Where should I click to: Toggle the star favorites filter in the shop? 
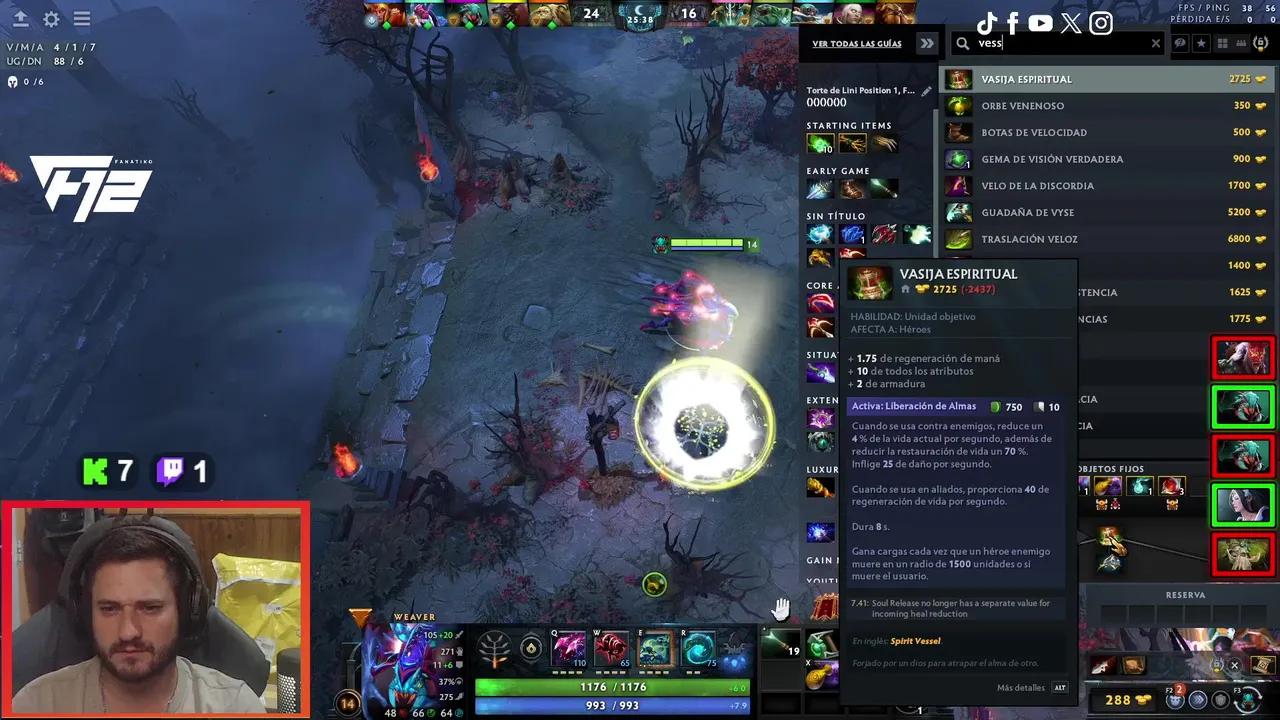1201,43
